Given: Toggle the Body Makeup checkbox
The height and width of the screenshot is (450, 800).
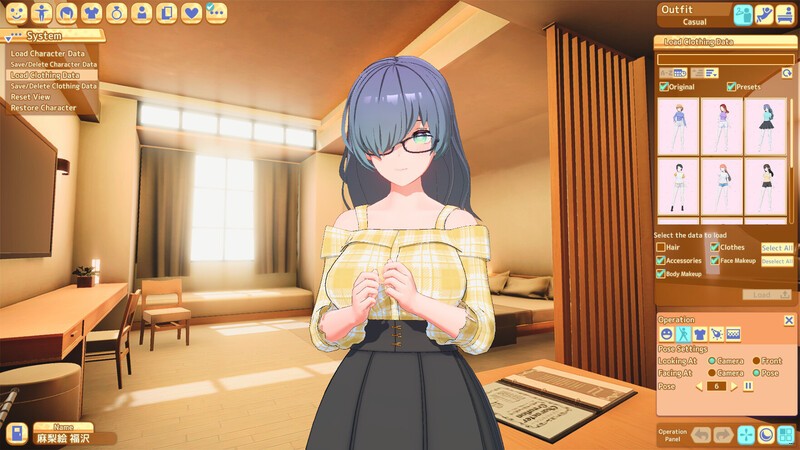Looking at the screenshot, I should pyautogui.click(x=661, y=273).
